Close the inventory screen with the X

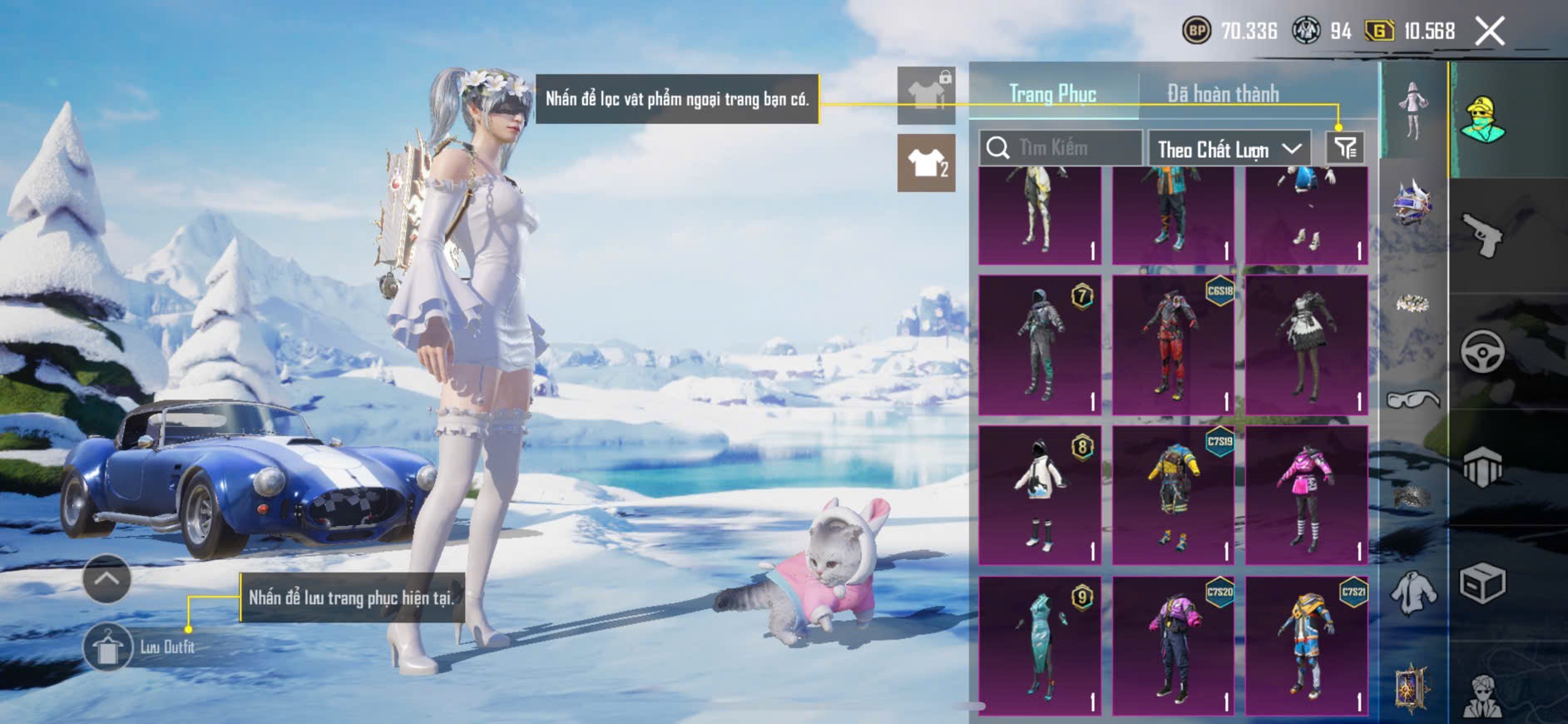(x=1489, y=32)
